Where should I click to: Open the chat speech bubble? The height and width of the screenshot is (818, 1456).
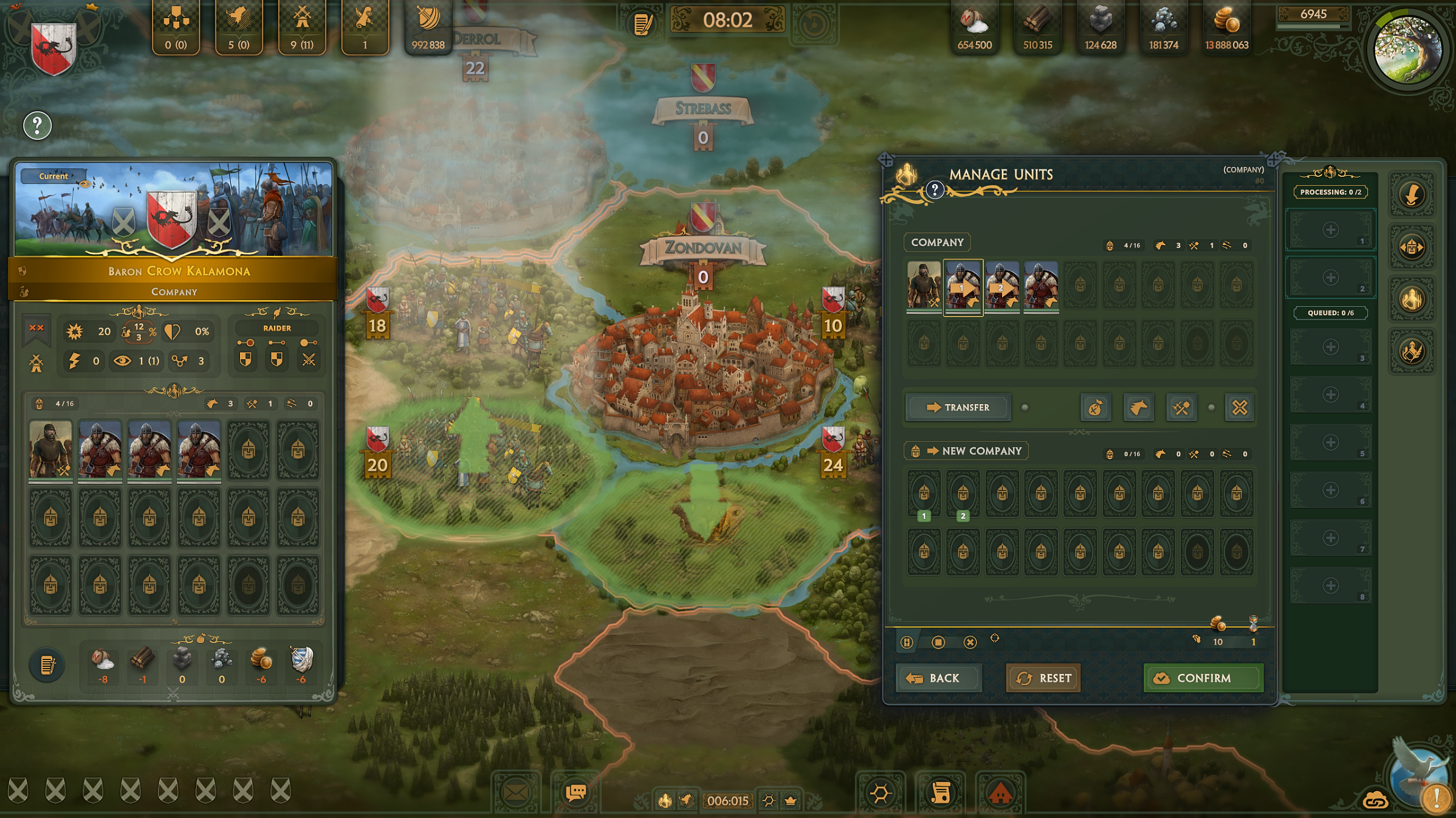pyautogui.click(x=575, y=792)
